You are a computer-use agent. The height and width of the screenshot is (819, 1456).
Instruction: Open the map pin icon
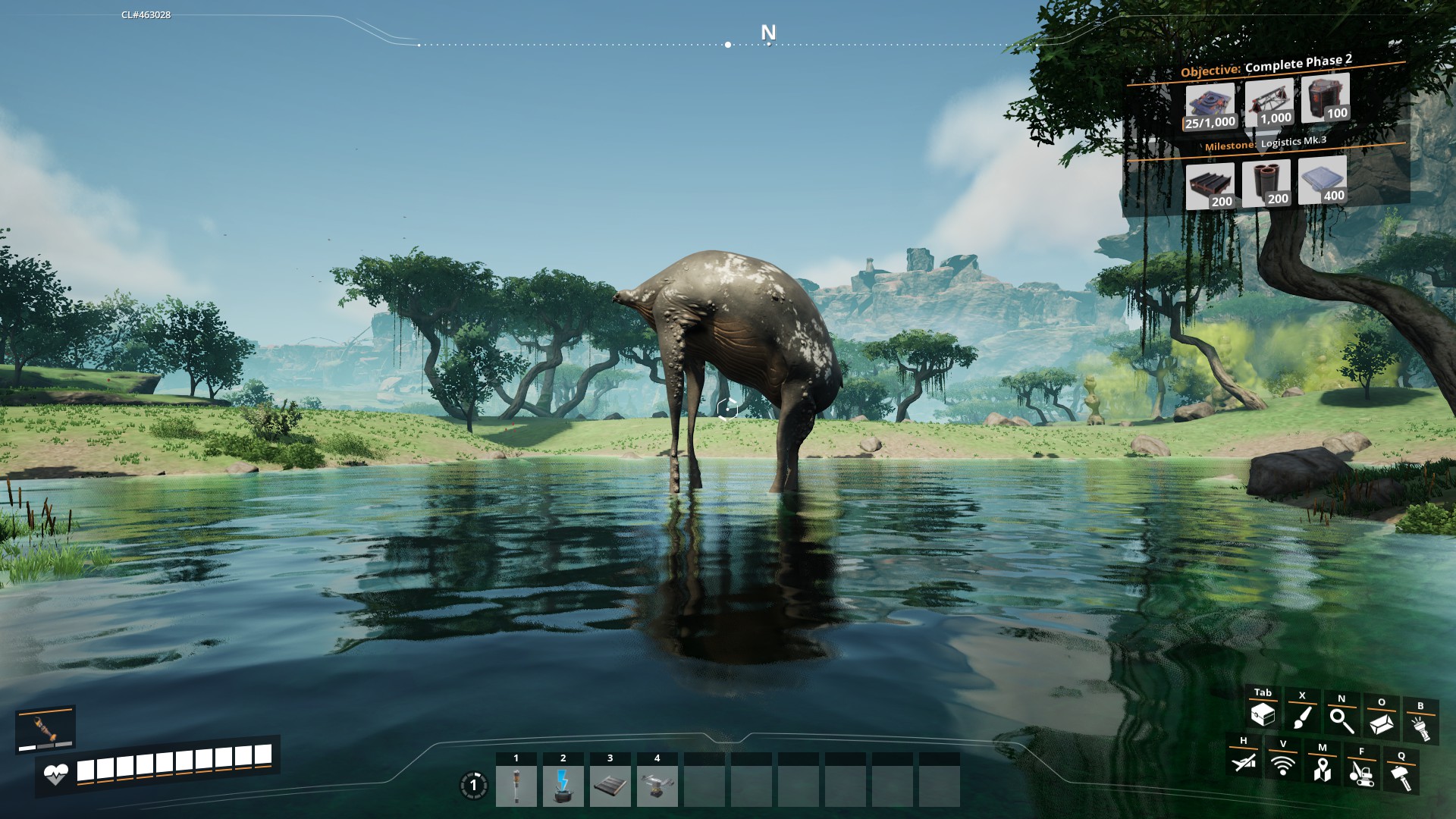point(1323,769)
